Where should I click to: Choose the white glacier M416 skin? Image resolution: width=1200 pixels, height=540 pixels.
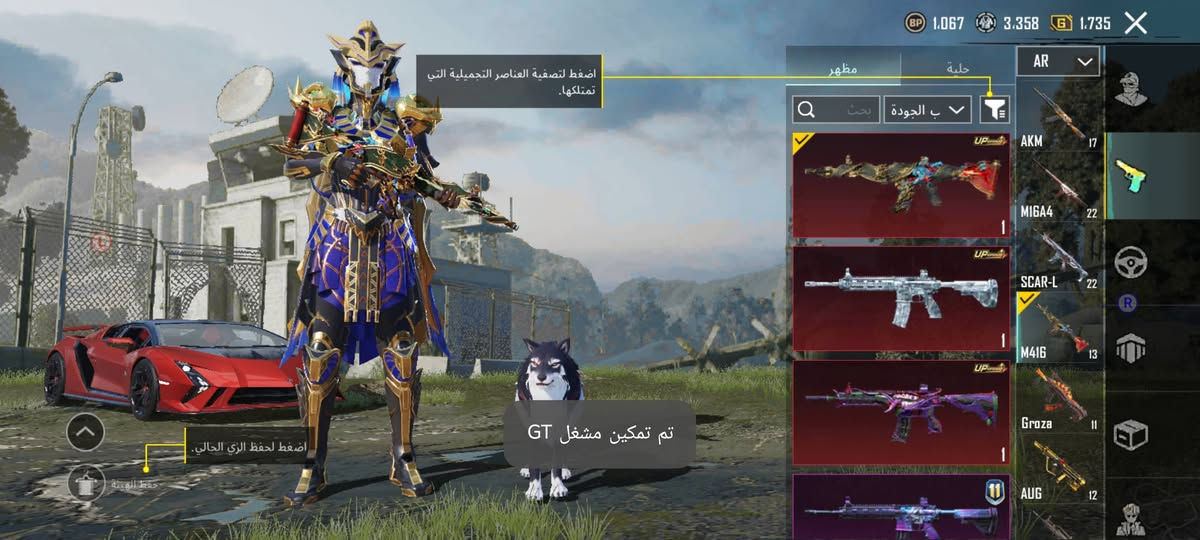point(901,298)
